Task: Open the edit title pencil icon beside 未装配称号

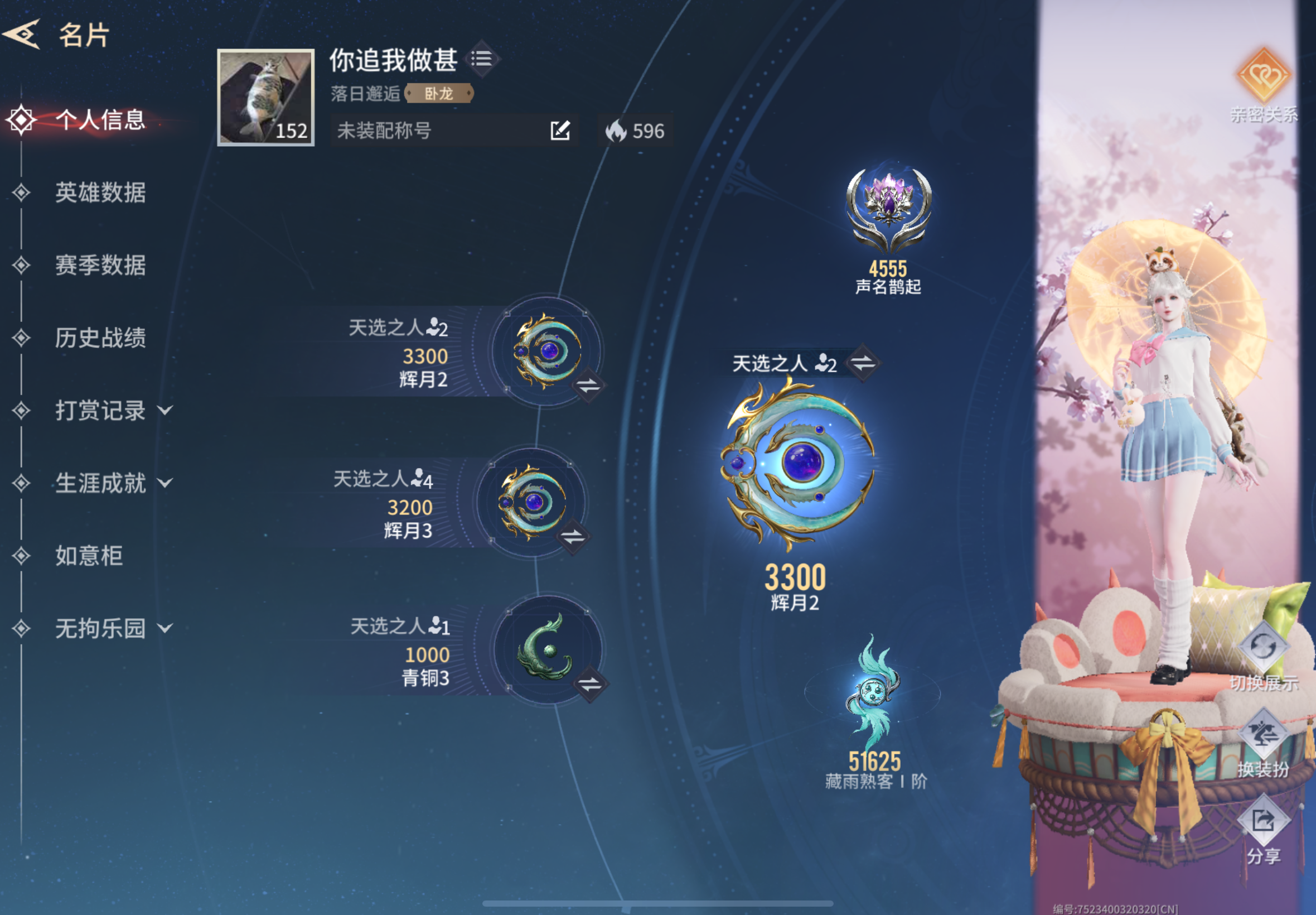Action: (560, 131)
